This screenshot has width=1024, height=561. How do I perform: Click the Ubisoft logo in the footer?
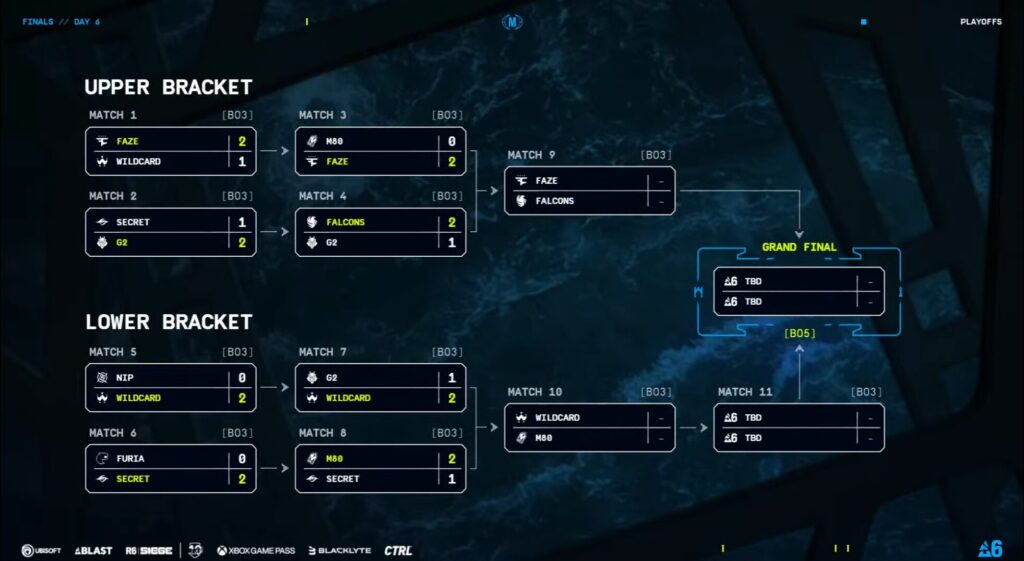42,551
